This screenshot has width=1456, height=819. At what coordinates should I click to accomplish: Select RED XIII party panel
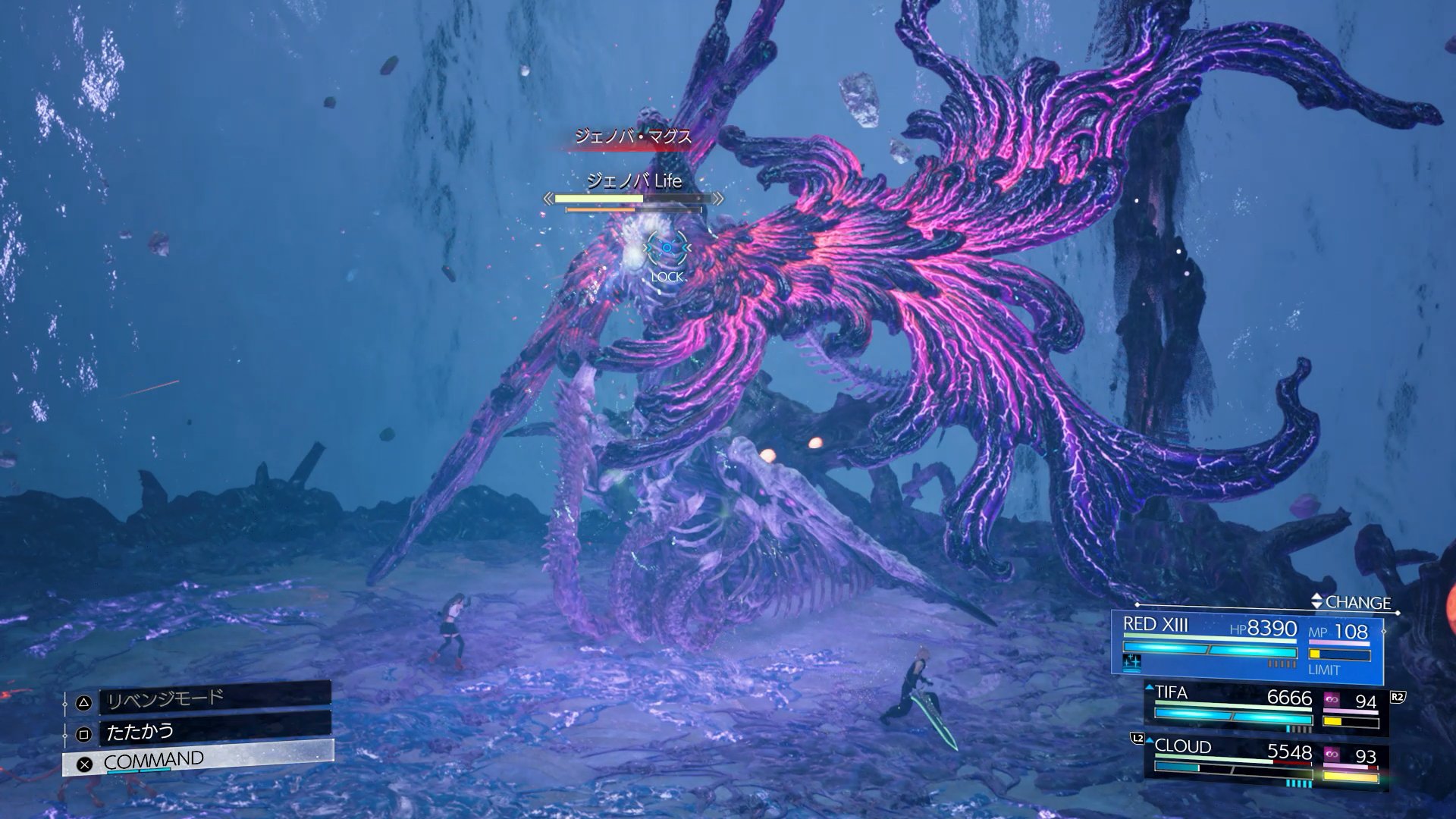coord(1247,644)
